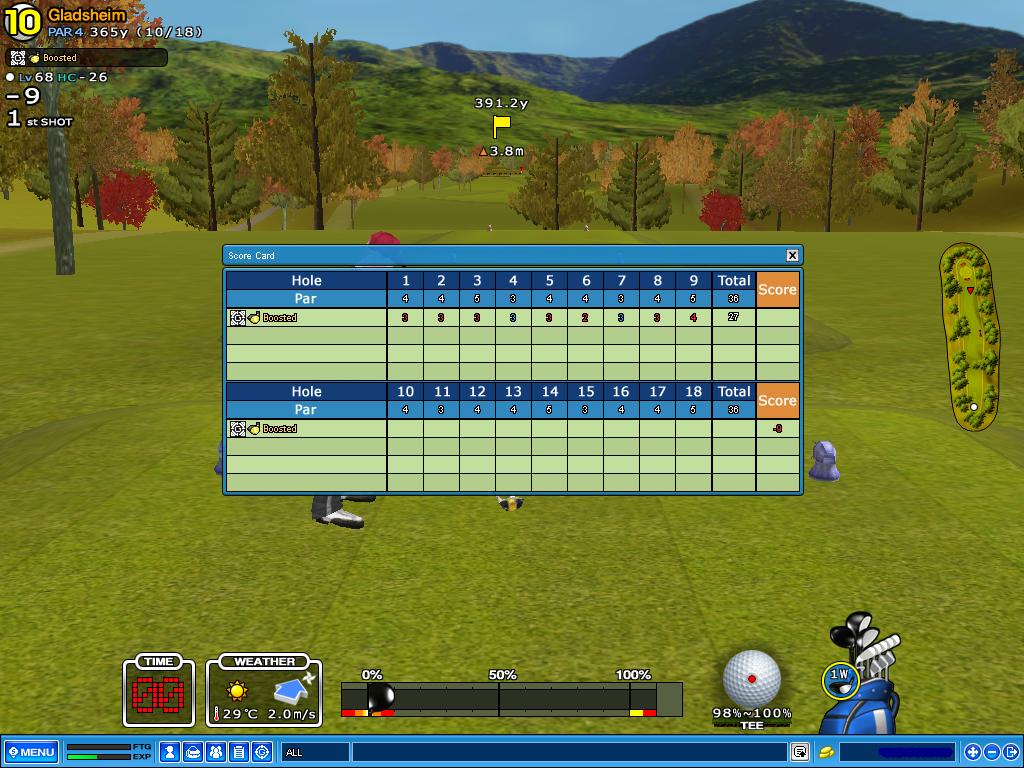Open the ALL chat channel selector
Image resolution: width=1024 pixels, height=768 pixels.
click(316, 752)
